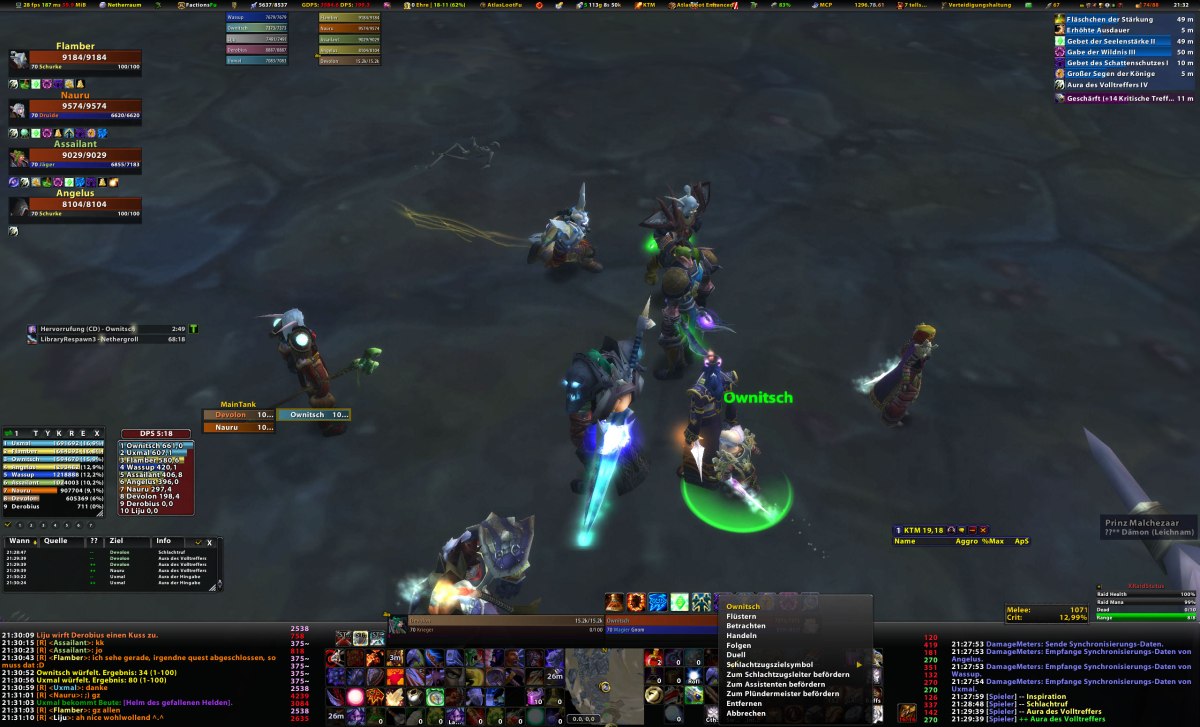
Task: Select Folgen in the context menu
Action: [739, 645]
